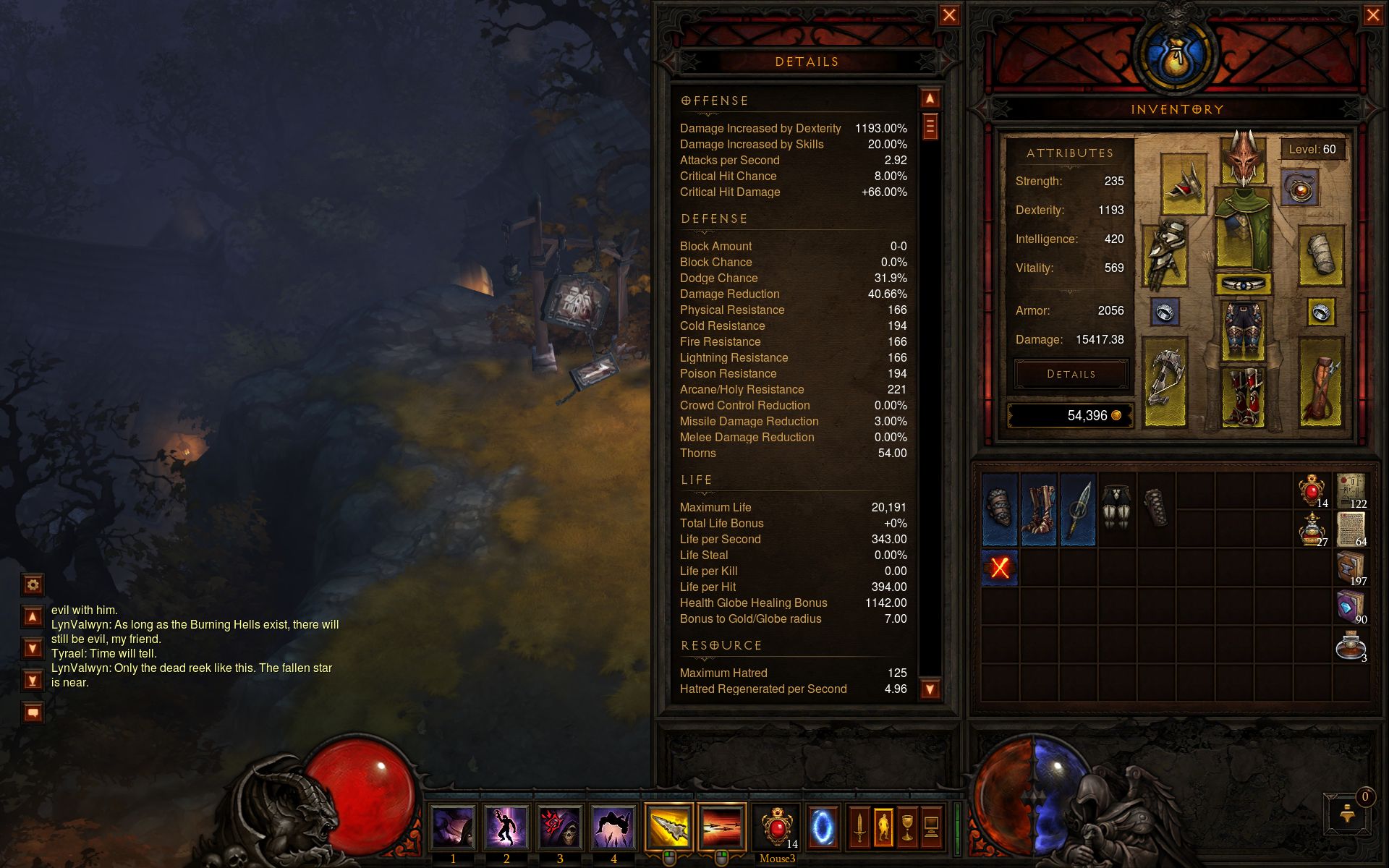Viewport: 1389px width, 868px height.
Task: Toggle the Details button under Attributes
Action: point(1071,374)
